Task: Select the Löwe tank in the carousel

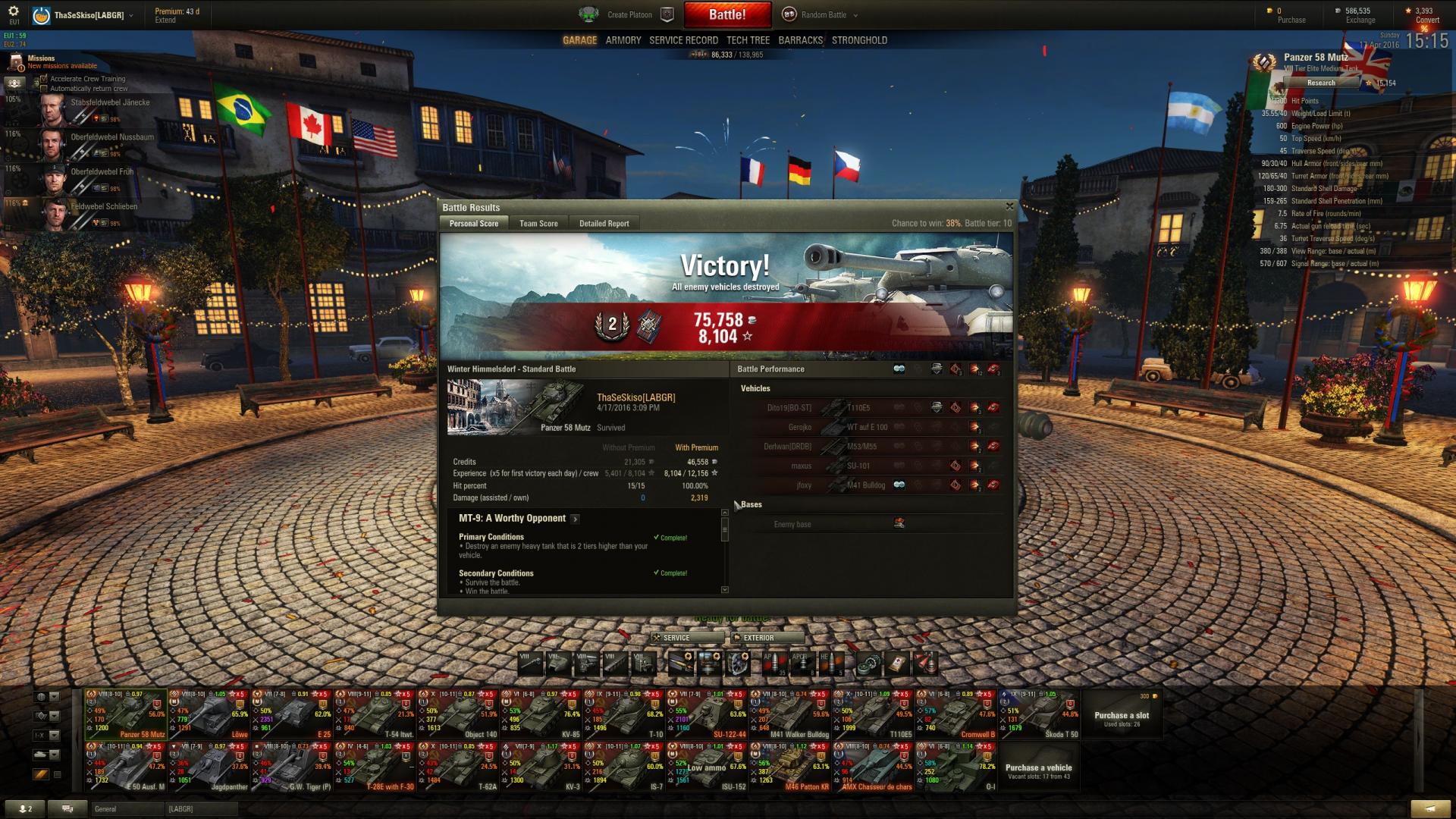Action: point(209,714)
